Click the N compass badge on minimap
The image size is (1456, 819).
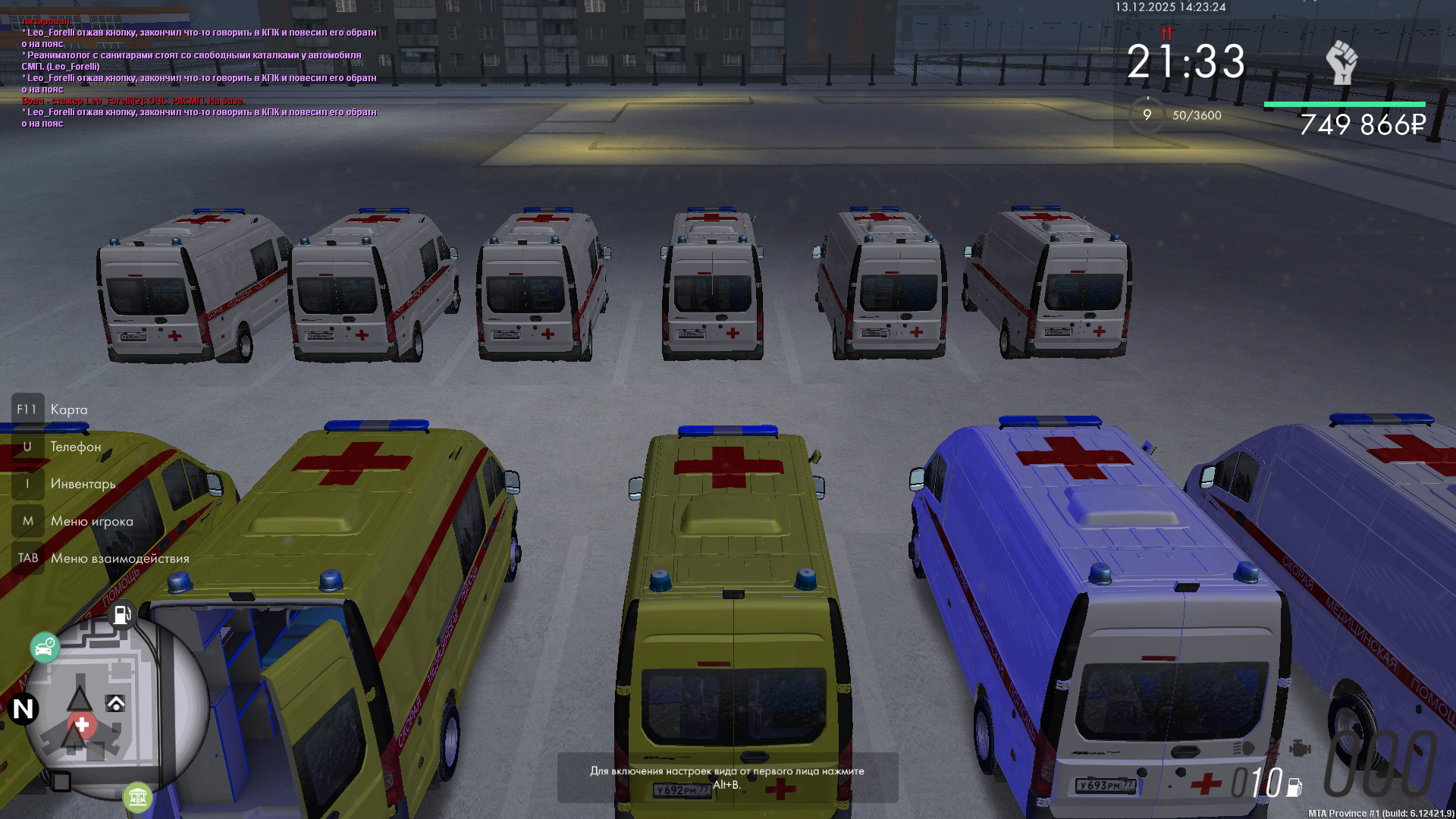point(24,709)
